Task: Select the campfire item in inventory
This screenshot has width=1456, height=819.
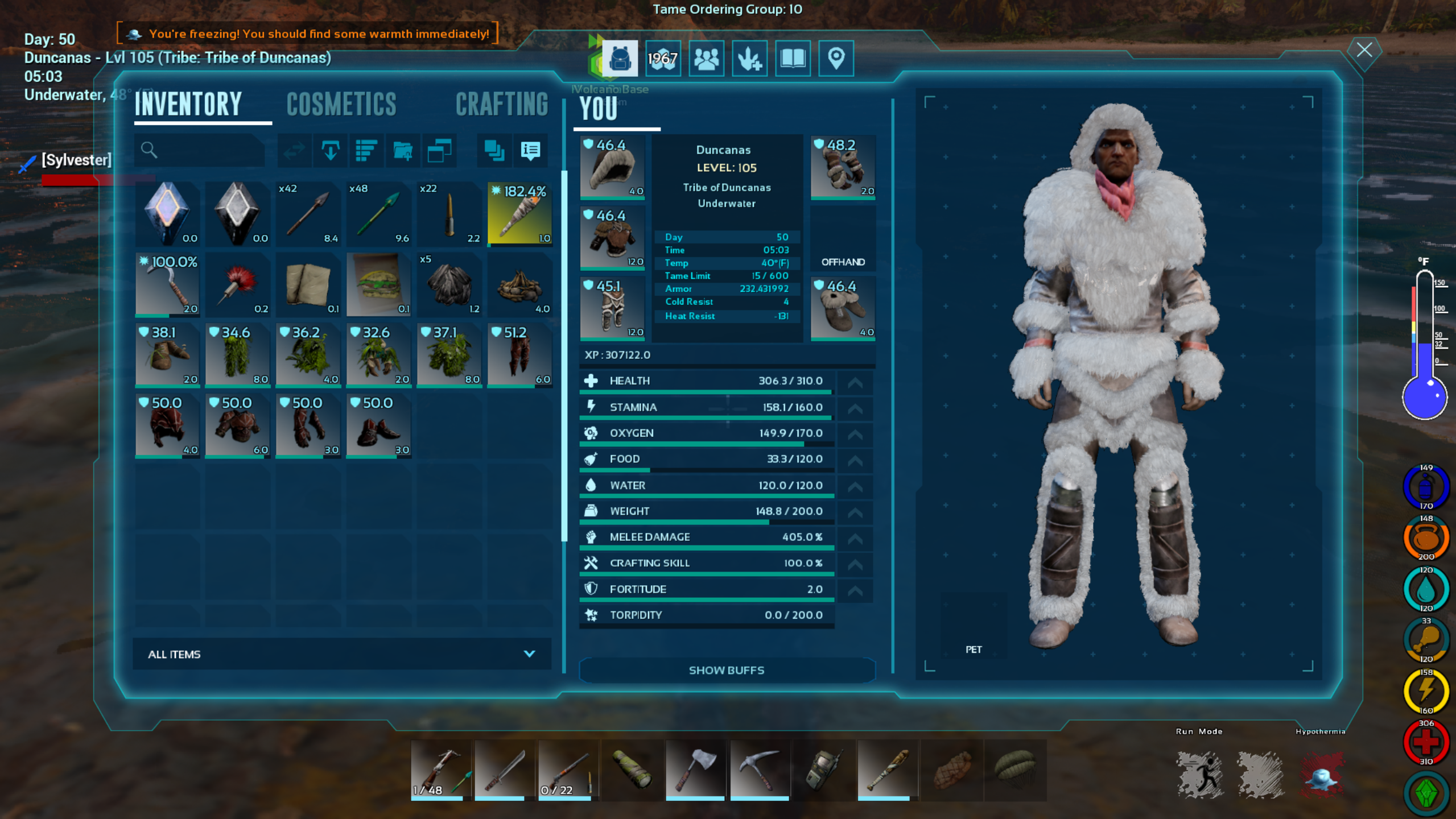Action: (x=519, y=284)
